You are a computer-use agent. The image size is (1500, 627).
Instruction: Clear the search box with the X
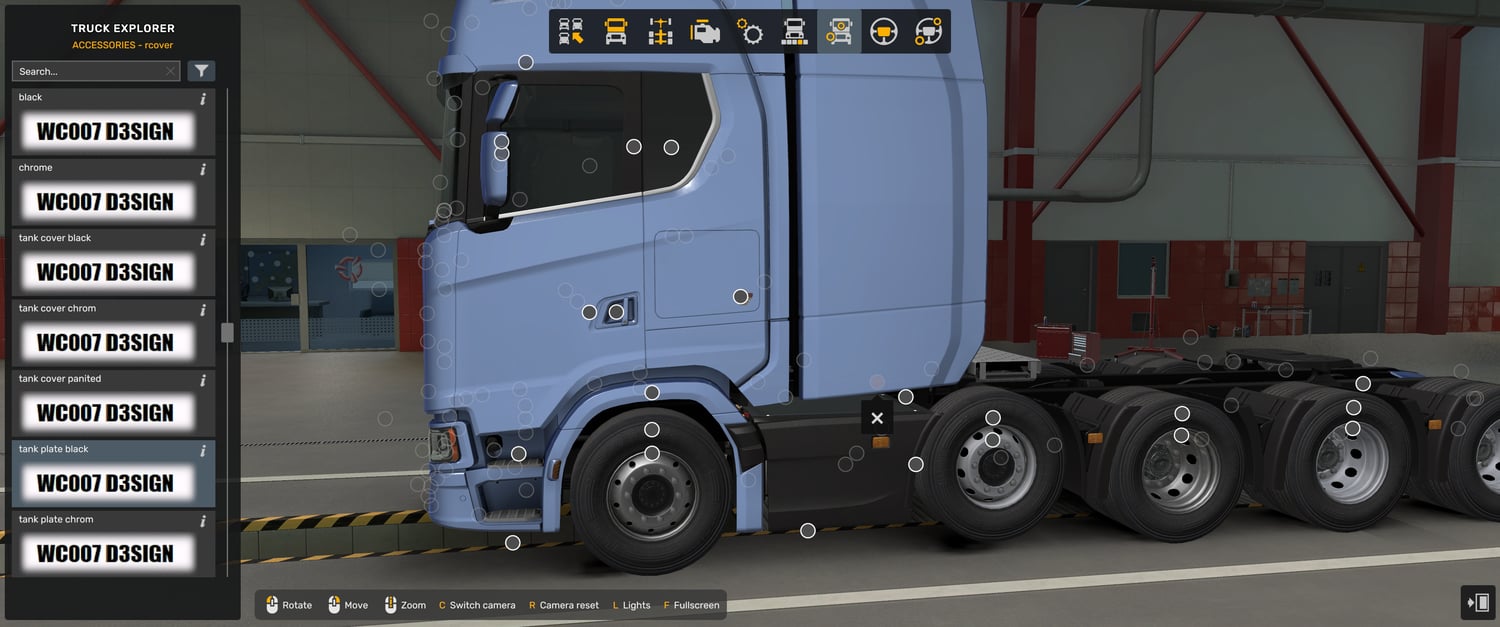click(170, 71)
